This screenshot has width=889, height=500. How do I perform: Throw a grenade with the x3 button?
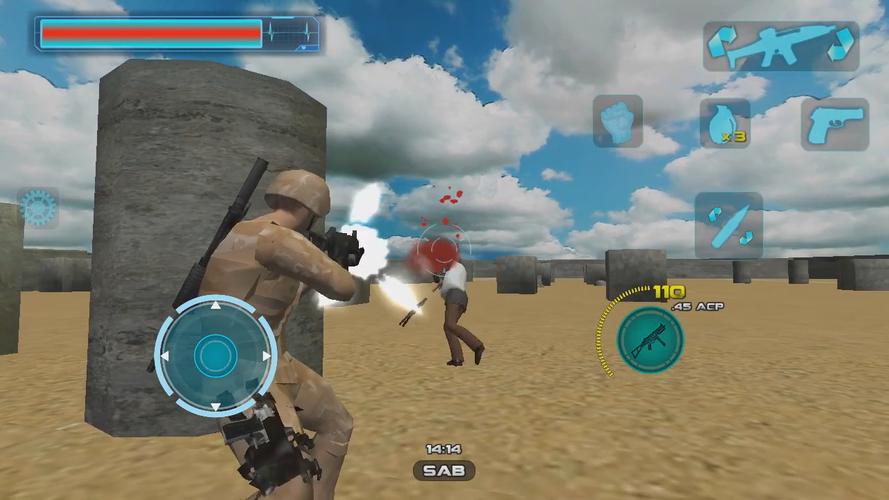point(725,123)
